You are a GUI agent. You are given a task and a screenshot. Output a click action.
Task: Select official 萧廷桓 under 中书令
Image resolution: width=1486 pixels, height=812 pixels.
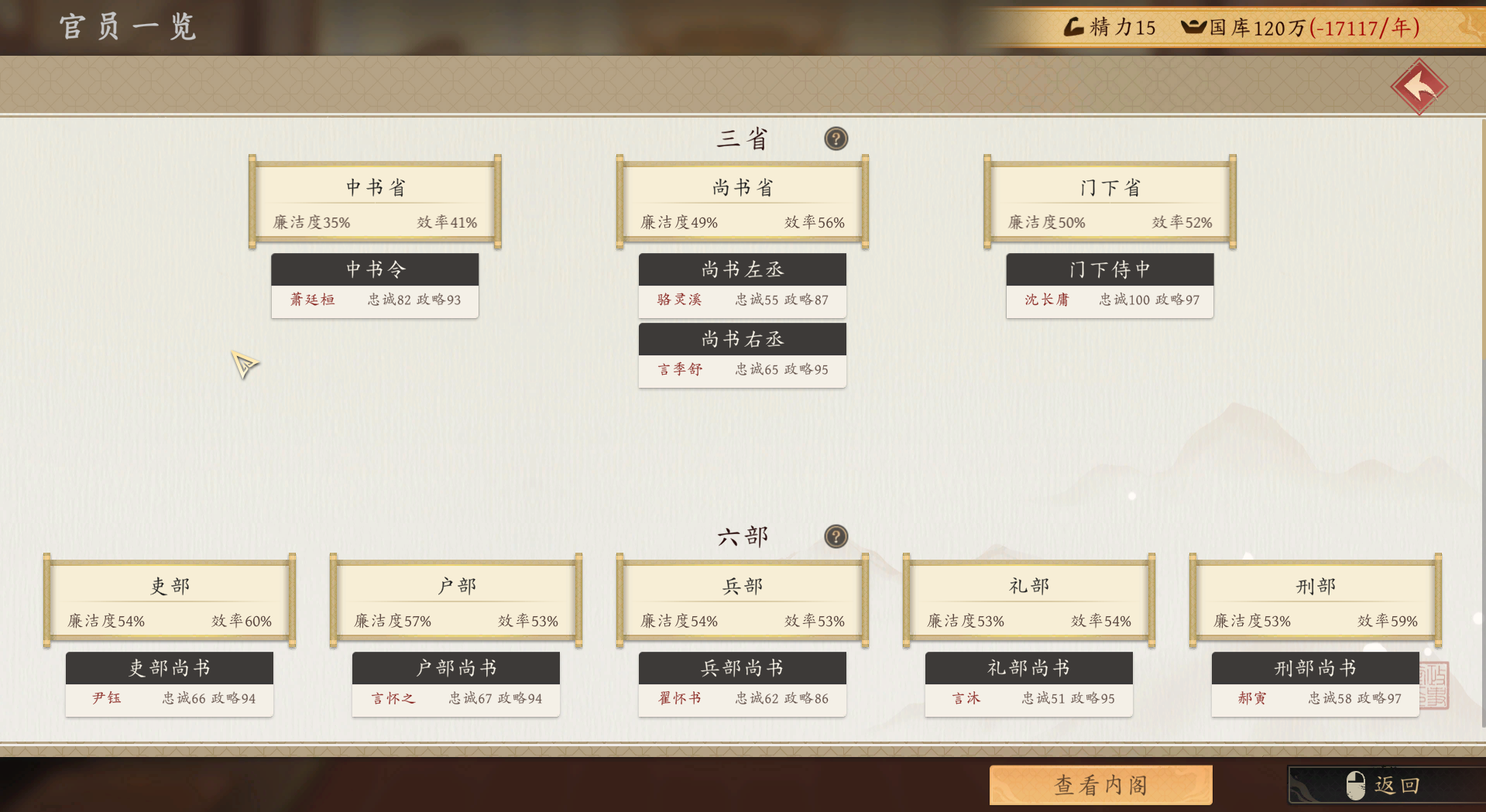312,300
